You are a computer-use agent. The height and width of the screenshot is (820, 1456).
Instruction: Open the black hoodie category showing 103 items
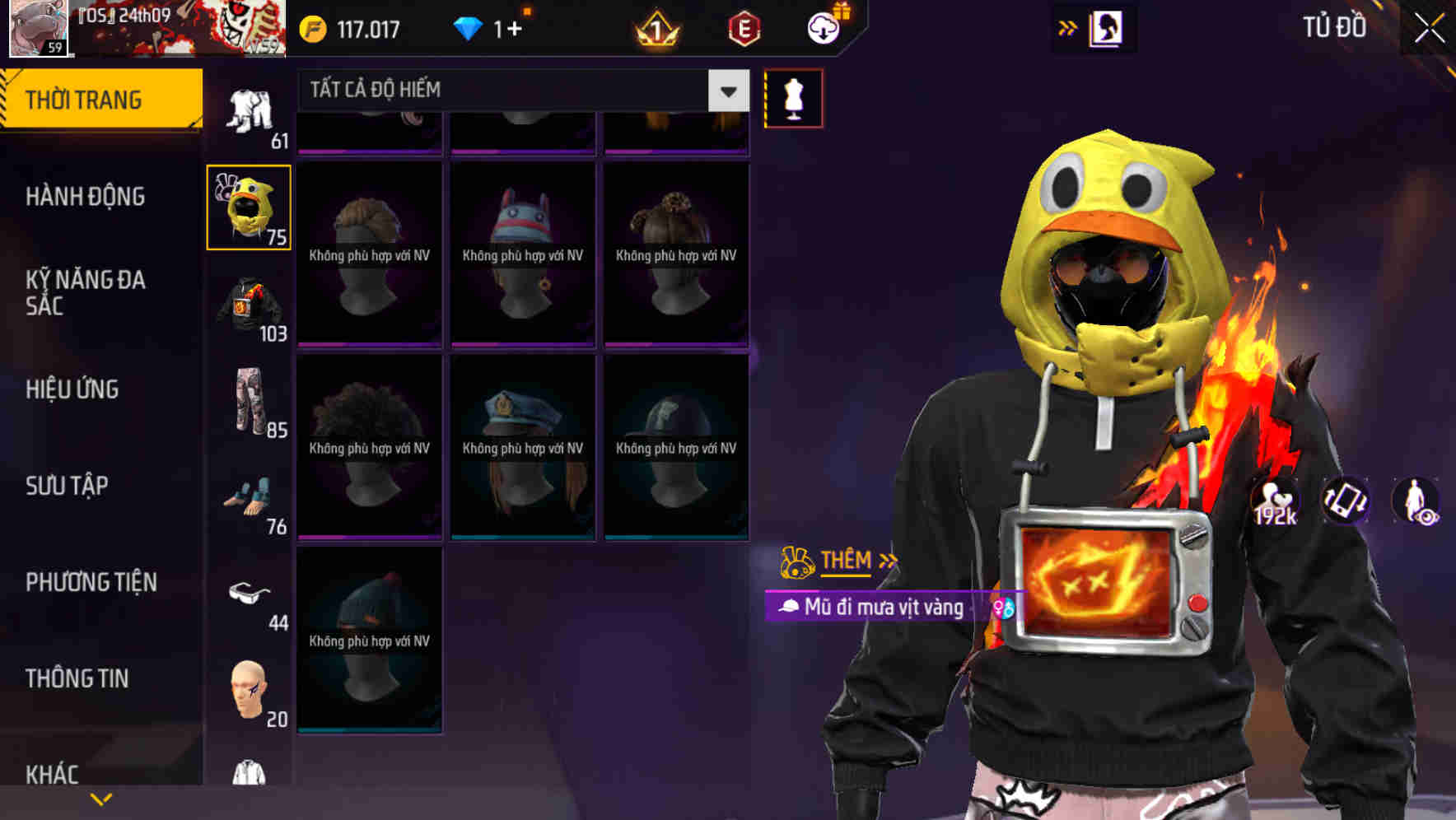point(248,311)
